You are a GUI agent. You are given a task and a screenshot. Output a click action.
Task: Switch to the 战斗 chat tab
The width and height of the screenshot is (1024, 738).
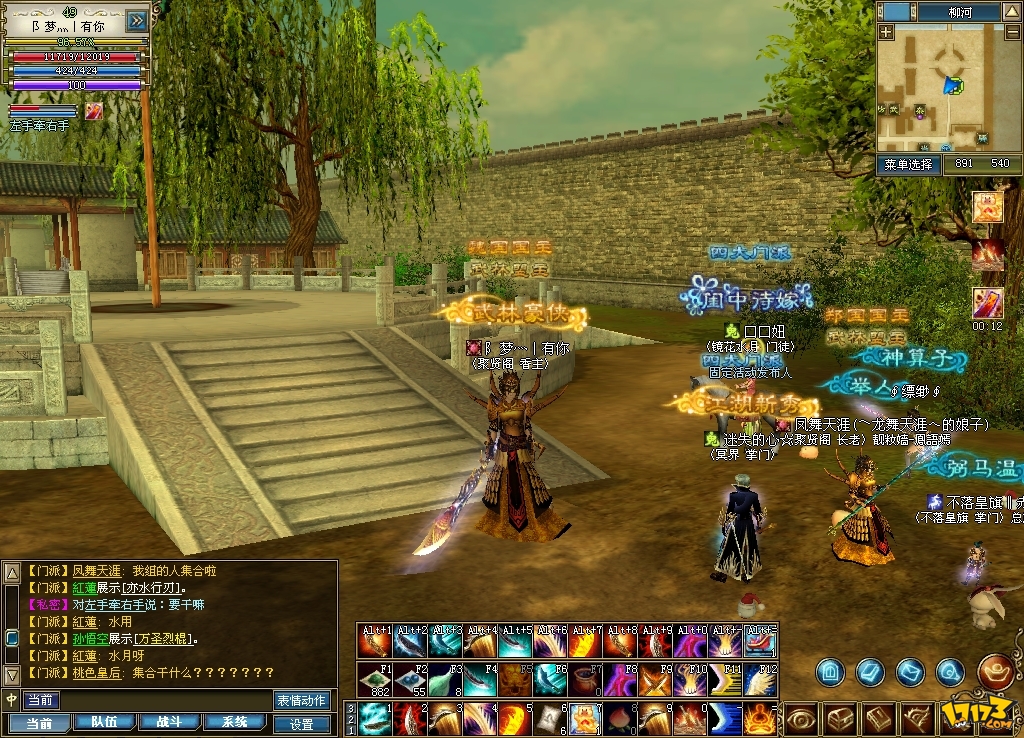click(168, 722)
